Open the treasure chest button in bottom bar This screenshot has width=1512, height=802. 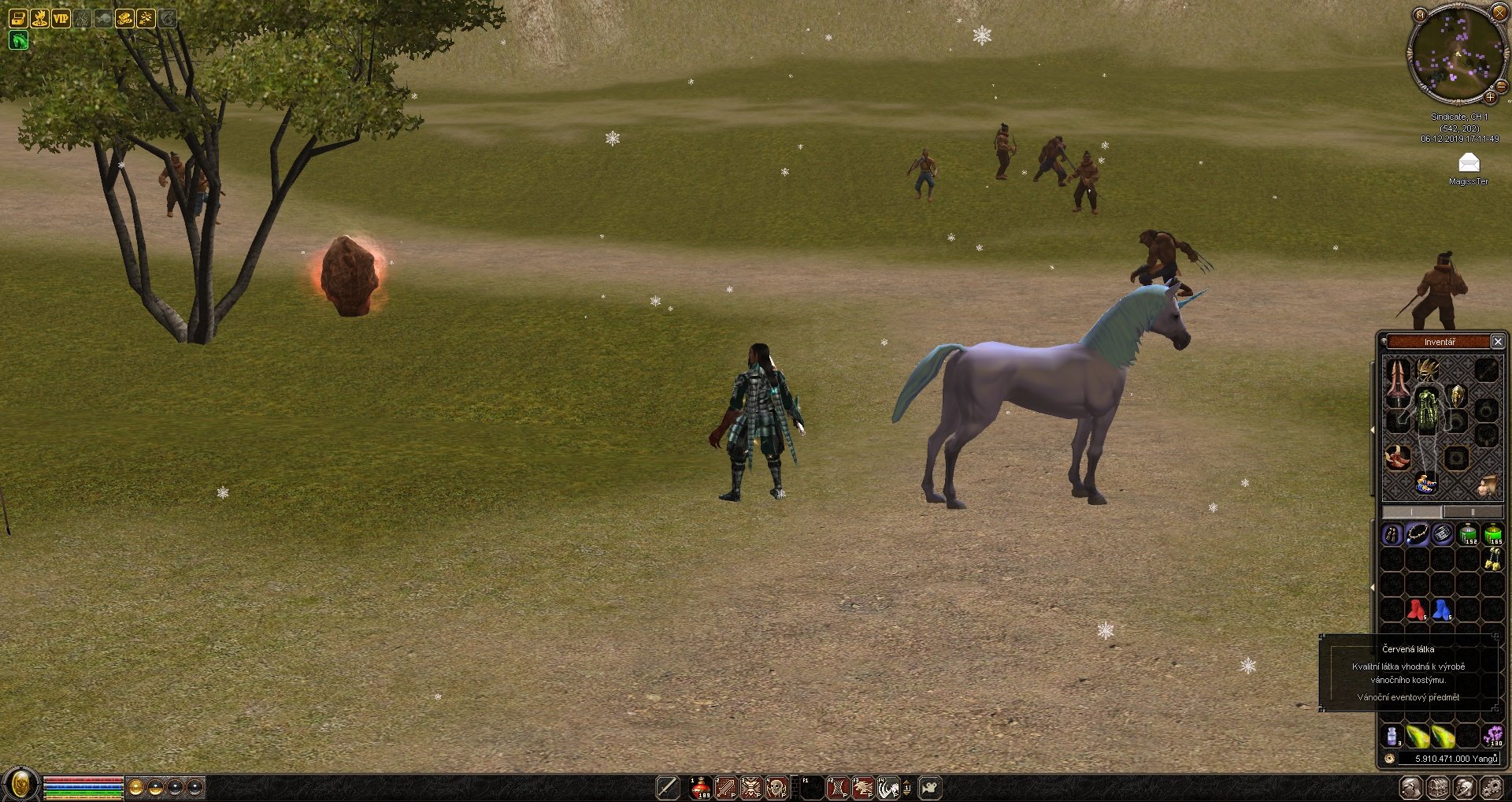1438,787
